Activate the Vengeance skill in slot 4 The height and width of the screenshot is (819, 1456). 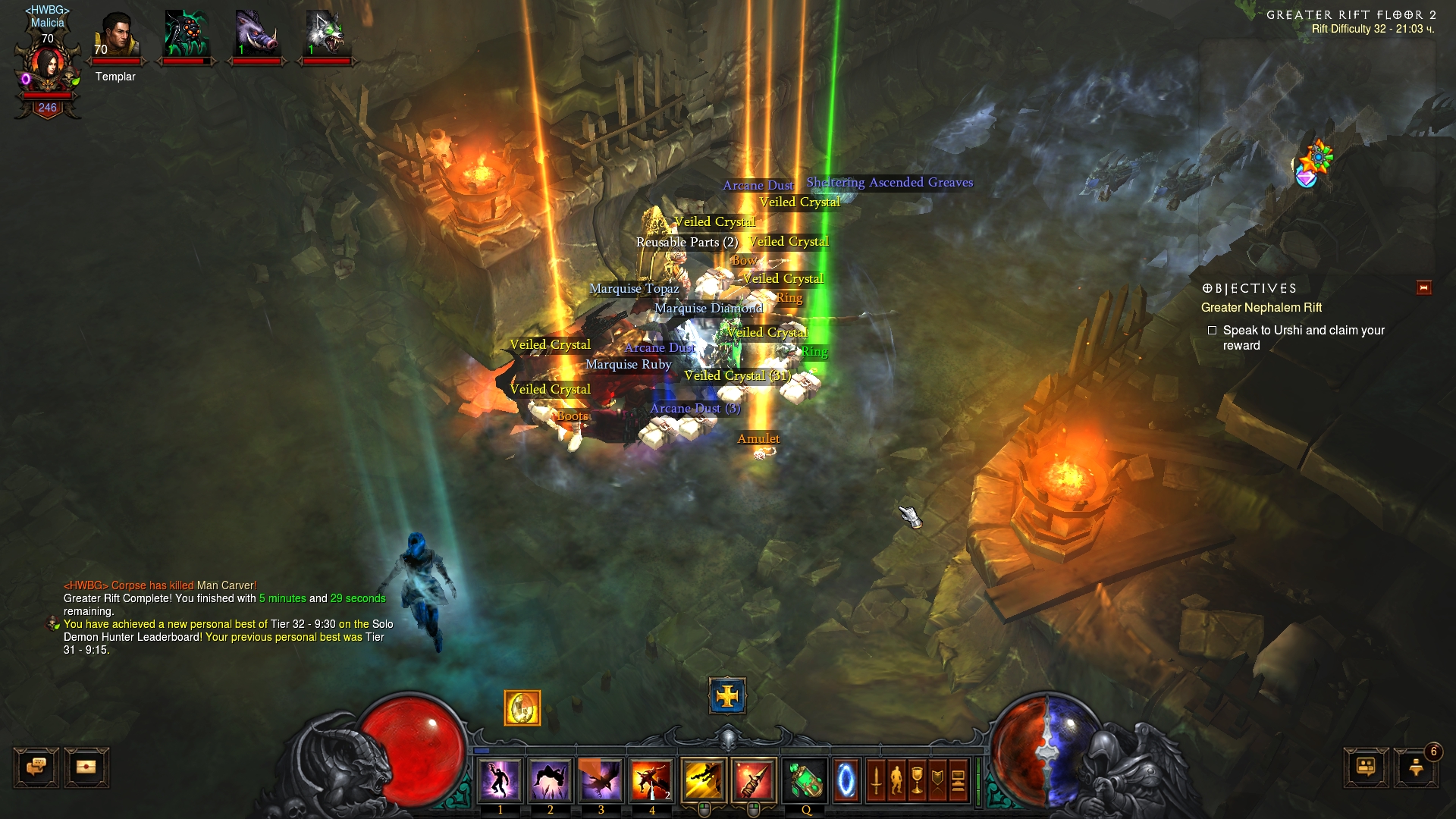pos(651,779)
